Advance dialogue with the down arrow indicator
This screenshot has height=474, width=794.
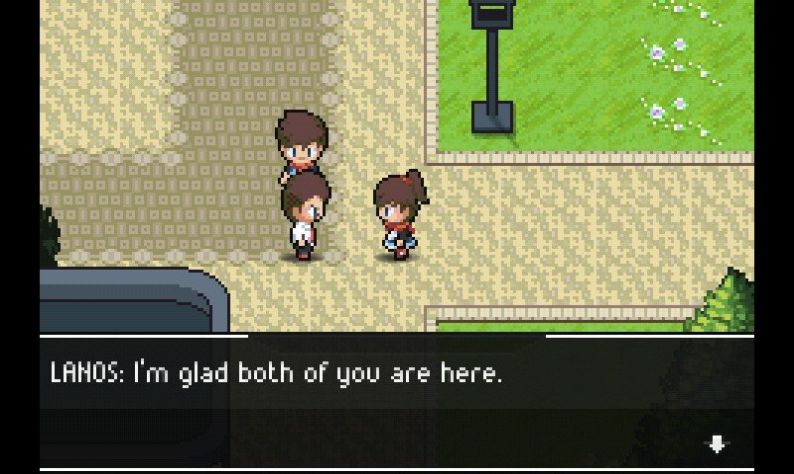(x=716, y=444)
